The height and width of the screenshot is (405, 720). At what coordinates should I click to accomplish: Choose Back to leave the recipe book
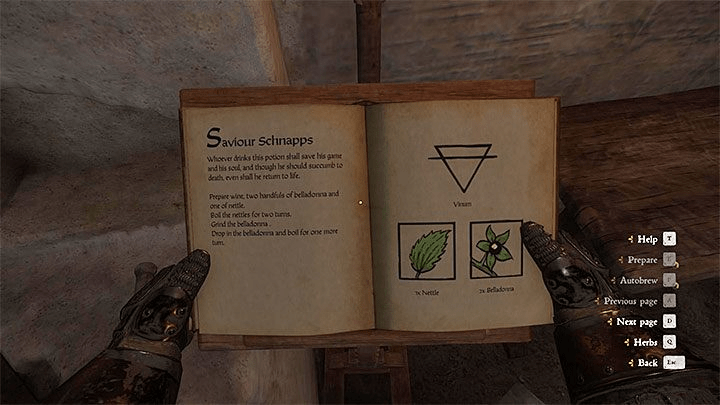(x=647, y=362)
